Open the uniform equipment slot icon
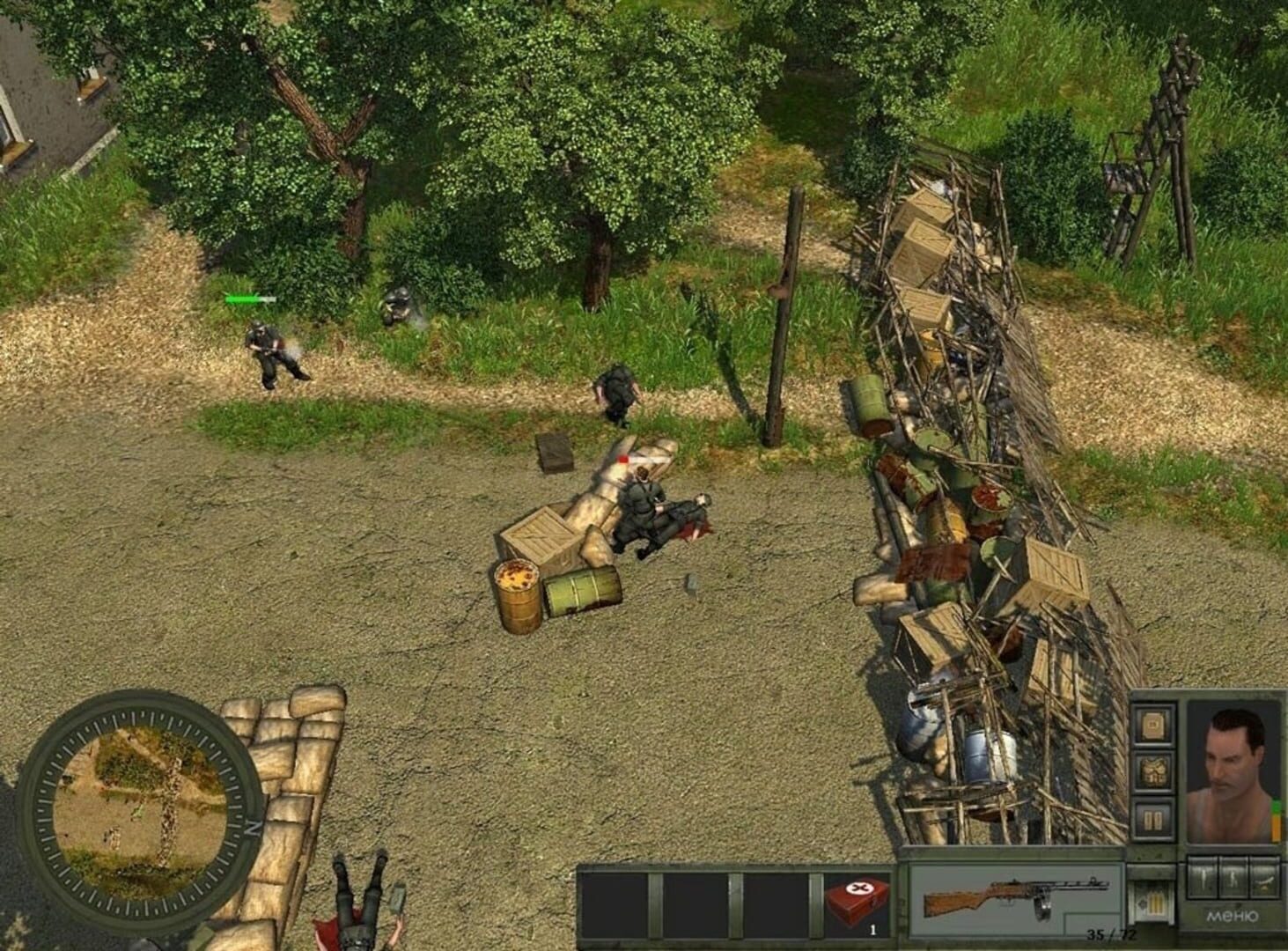The height and width of the screenshot is (951, 1288). (x=1152, y=770)
